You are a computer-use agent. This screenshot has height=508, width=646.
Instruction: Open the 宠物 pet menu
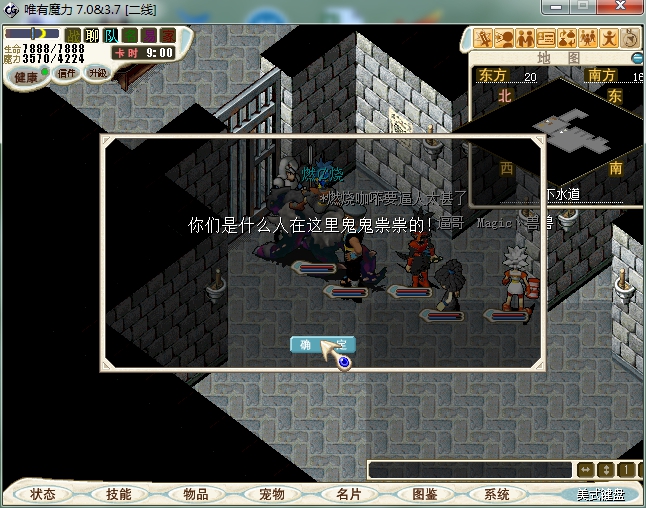pos(271,494)
